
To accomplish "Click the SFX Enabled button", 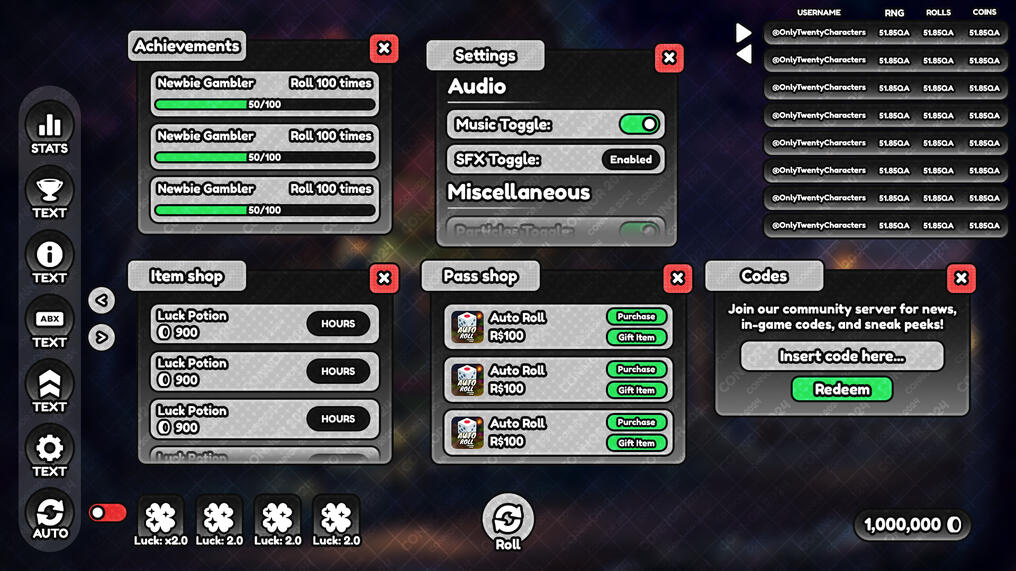I will tap(631, 159).
